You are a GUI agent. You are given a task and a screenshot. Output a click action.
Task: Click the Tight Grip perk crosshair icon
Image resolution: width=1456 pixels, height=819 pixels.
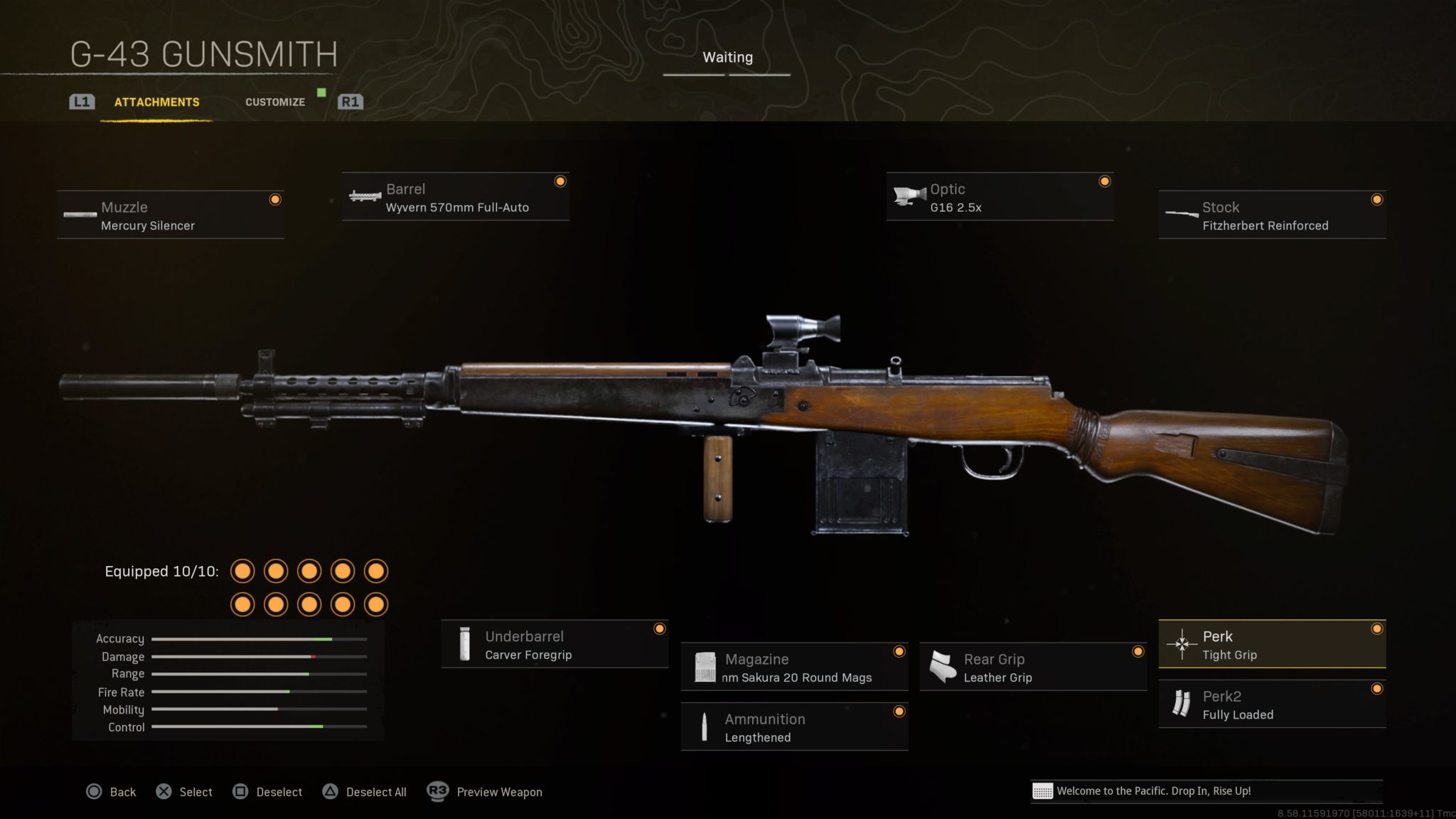point(1182,645)
